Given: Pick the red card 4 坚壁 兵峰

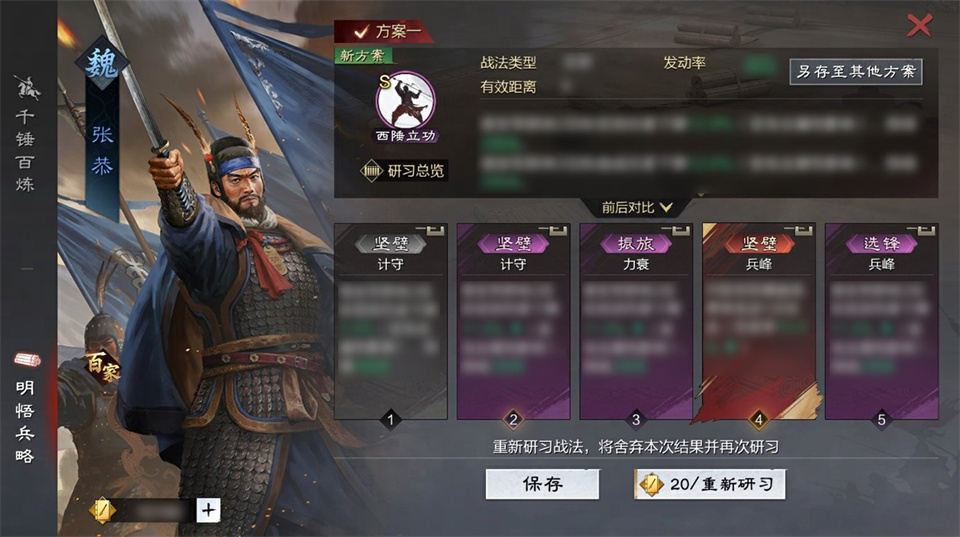Looking at the screenshot, I should [759, 320].
